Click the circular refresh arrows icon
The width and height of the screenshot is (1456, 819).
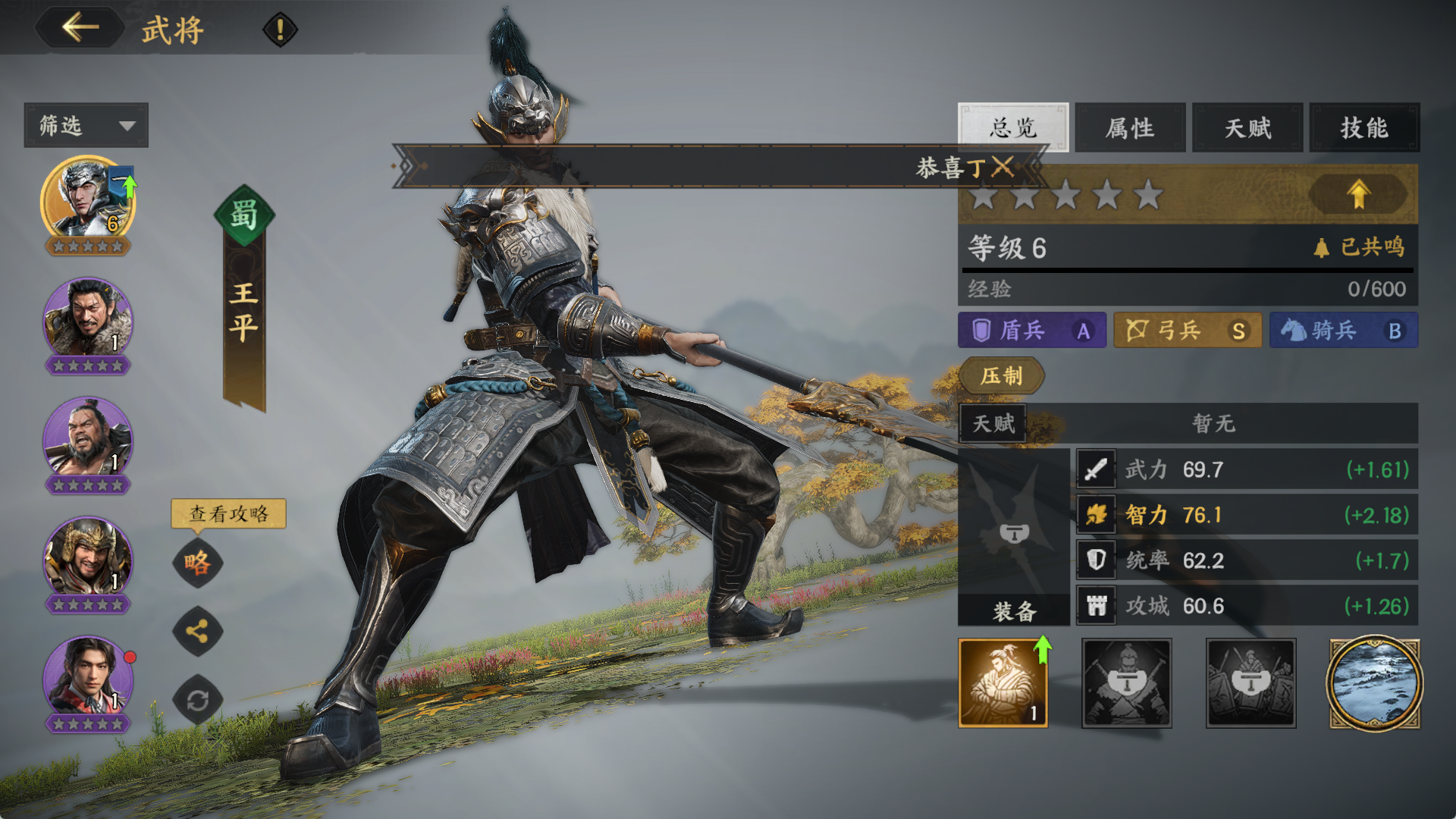(x=197, y=700)
